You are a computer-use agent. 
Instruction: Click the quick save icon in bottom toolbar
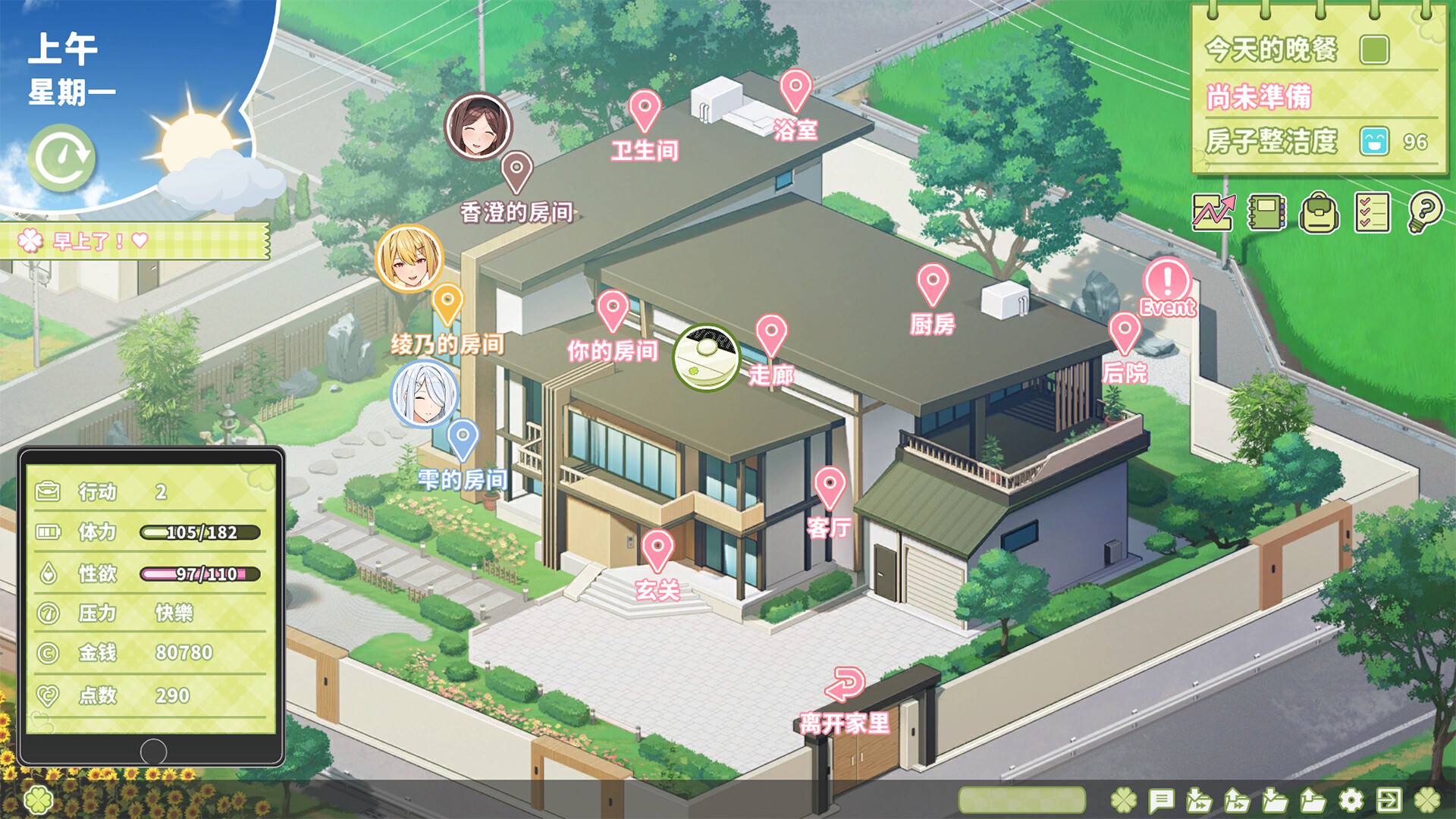click(x=1199, y=800)
